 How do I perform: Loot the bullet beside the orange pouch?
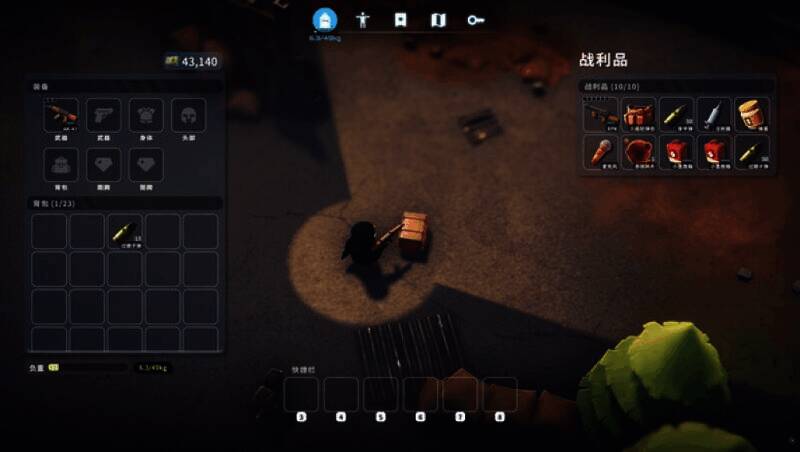pyautogui.click(x=677, y=114)
